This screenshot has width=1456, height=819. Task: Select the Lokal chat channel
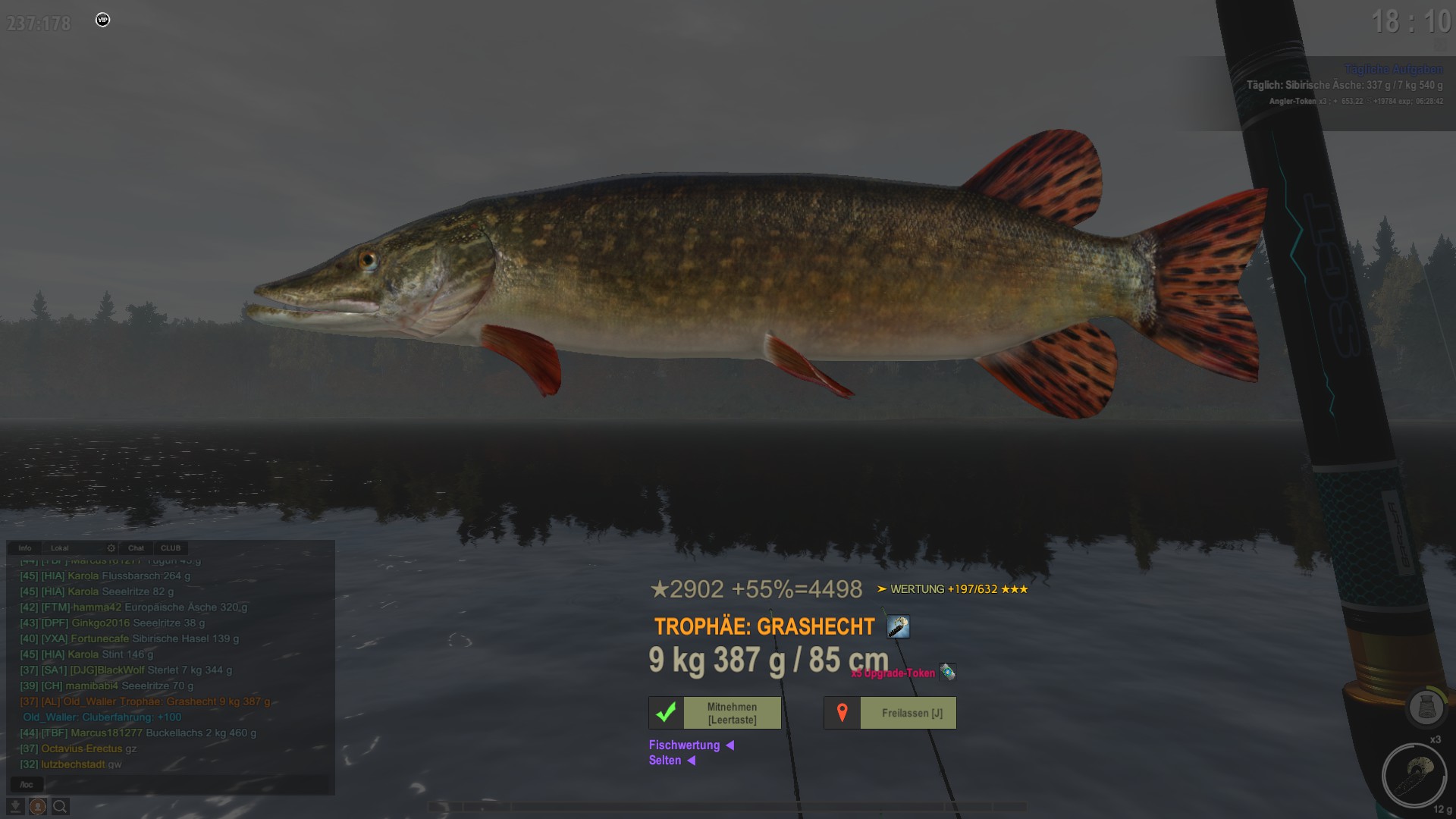pos(60,548)
